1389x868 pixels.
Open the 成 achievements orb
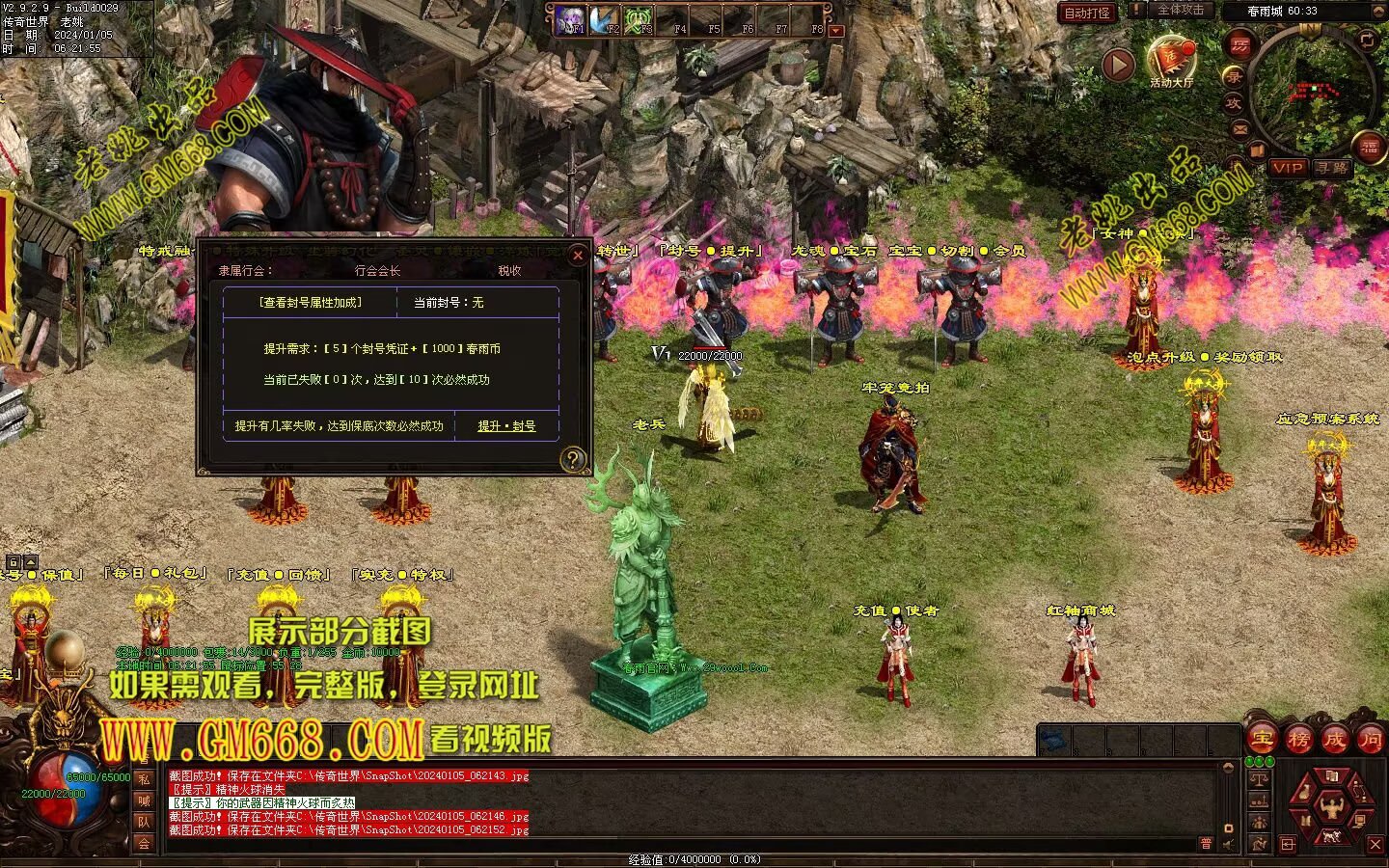point(1334,740)
